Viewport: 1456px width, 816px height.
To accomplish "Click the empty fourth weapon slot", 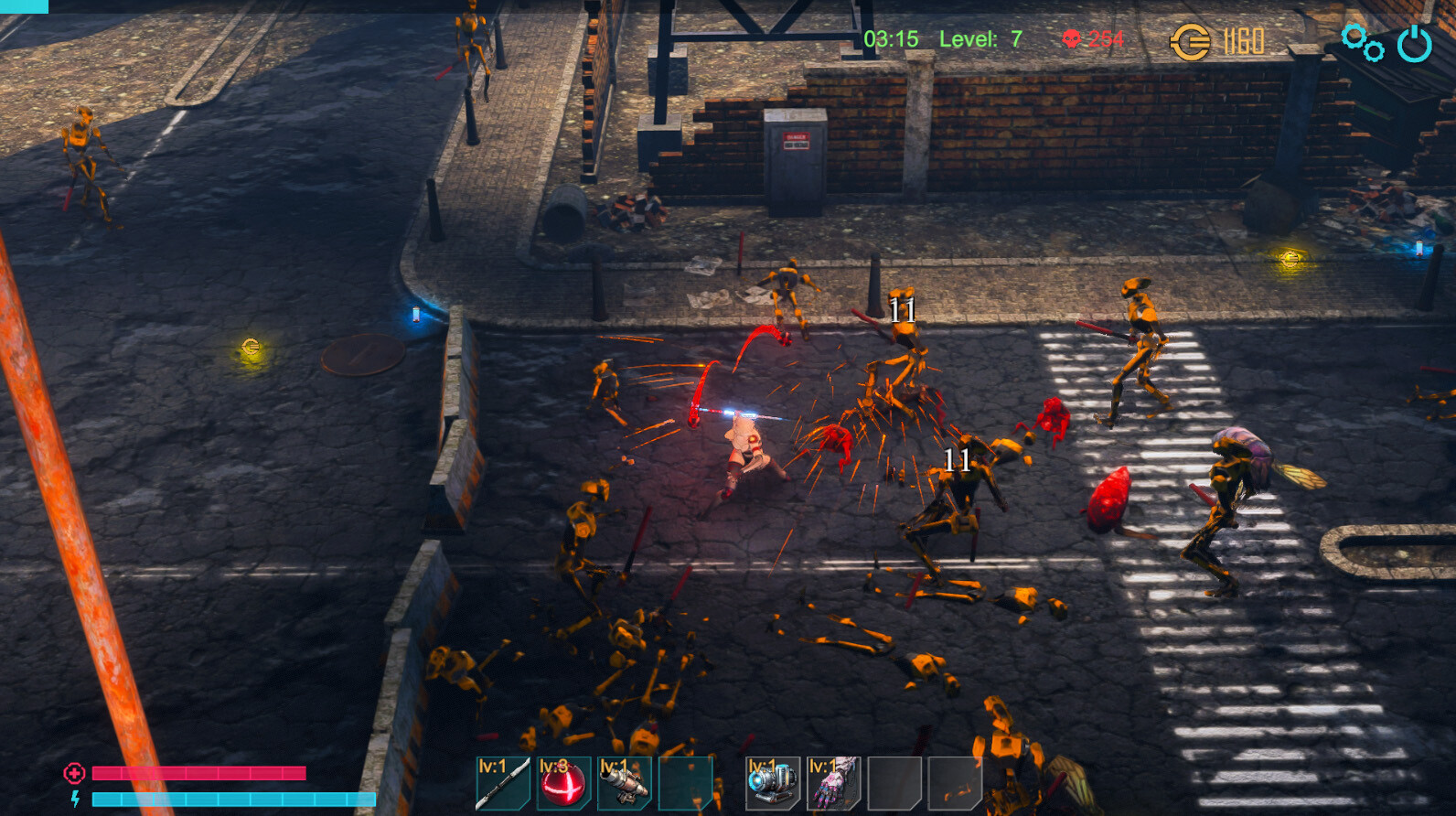I will tap(685, 784).
